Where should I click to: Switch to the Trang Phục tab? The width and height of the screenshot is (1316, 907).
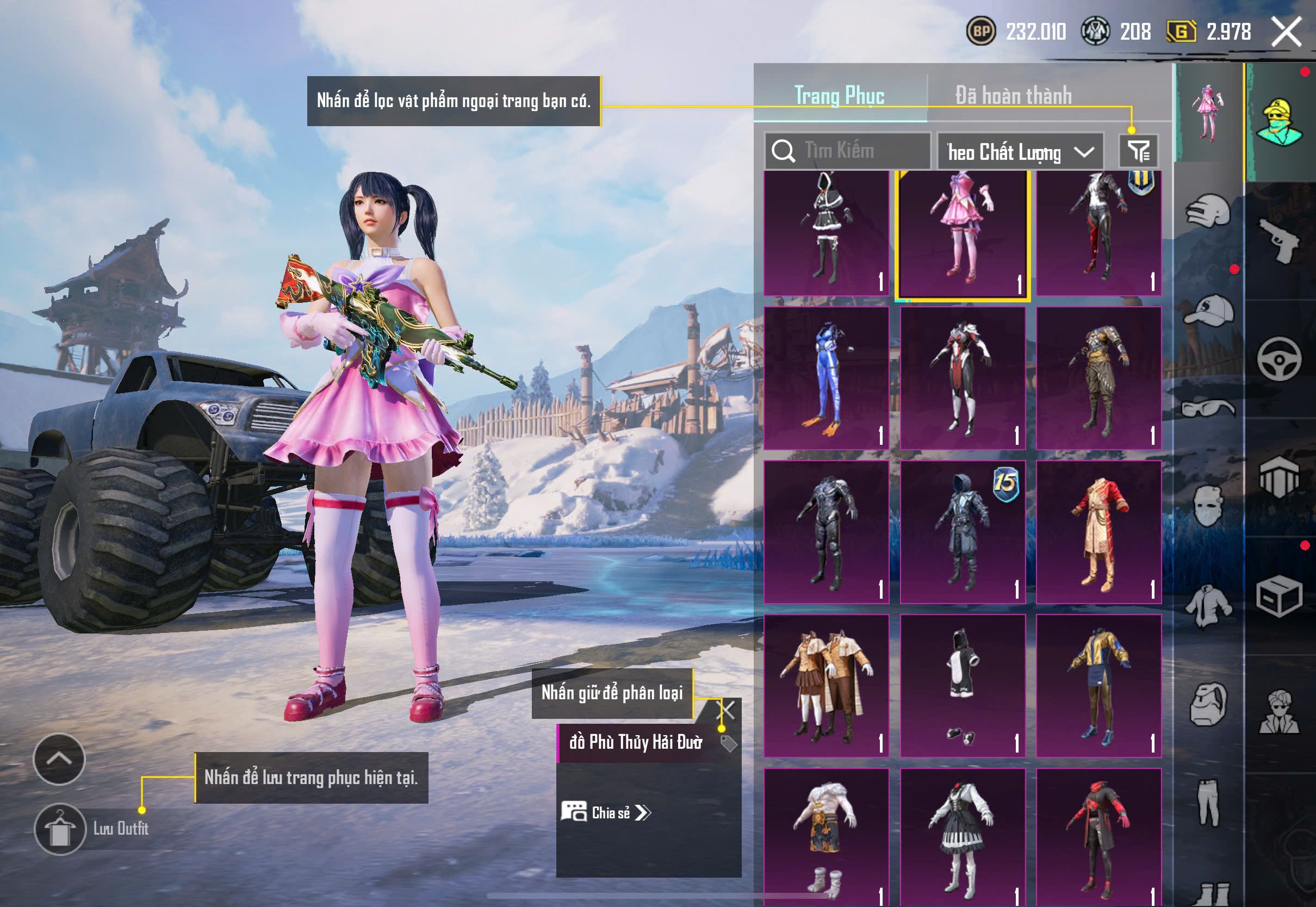[839, 96]
